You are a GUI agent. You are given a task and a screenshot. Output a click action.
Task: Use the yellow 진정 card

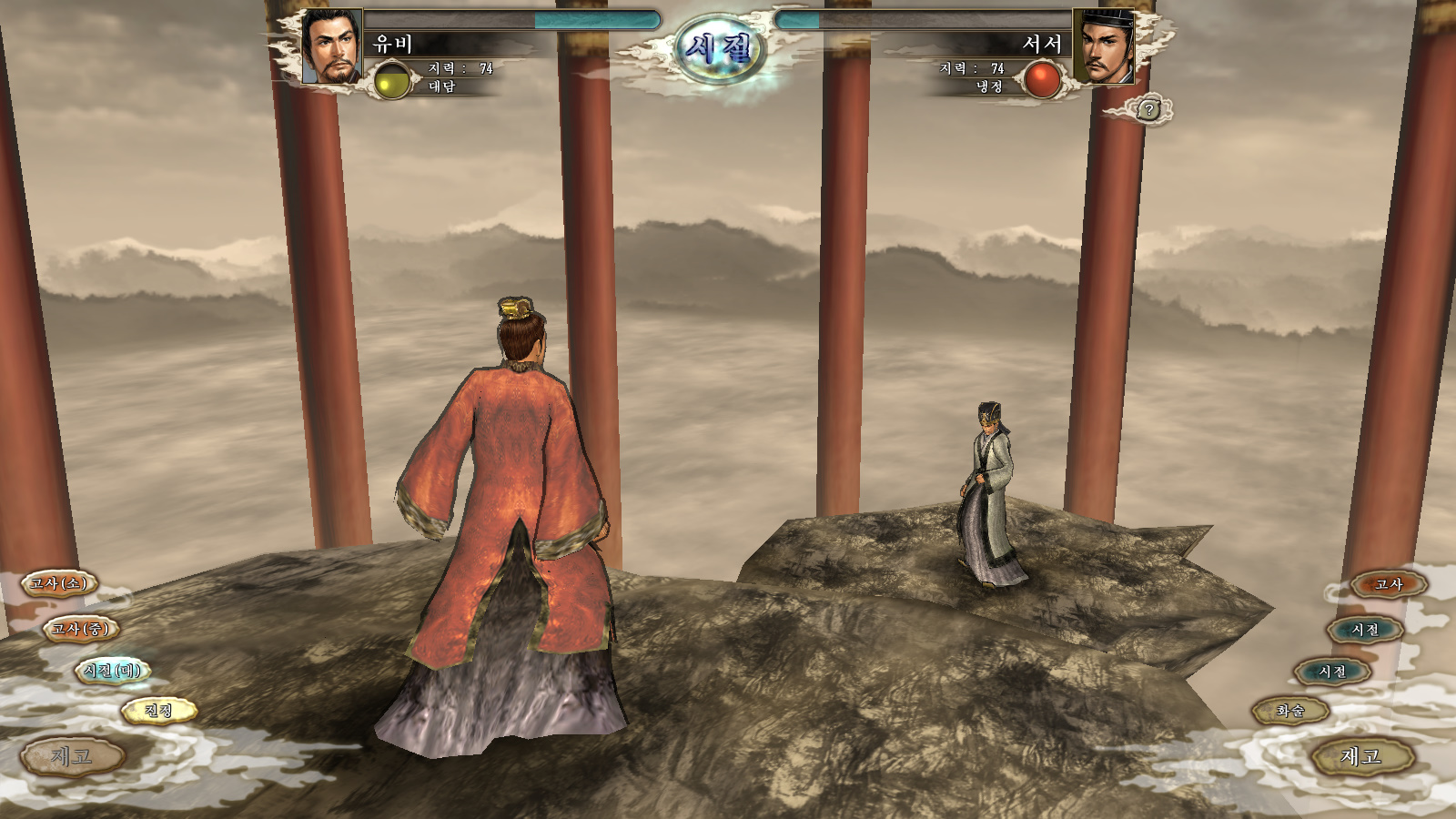158,710
